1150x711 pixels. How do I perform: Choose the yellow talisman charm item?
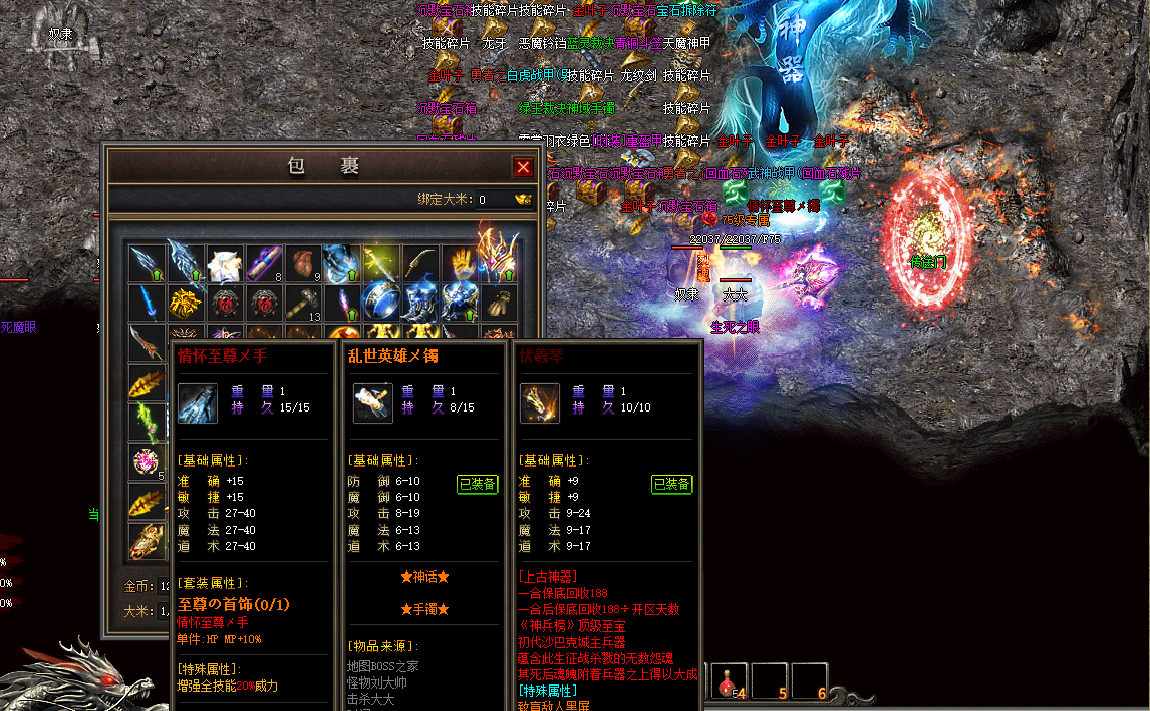click(186, 301)
